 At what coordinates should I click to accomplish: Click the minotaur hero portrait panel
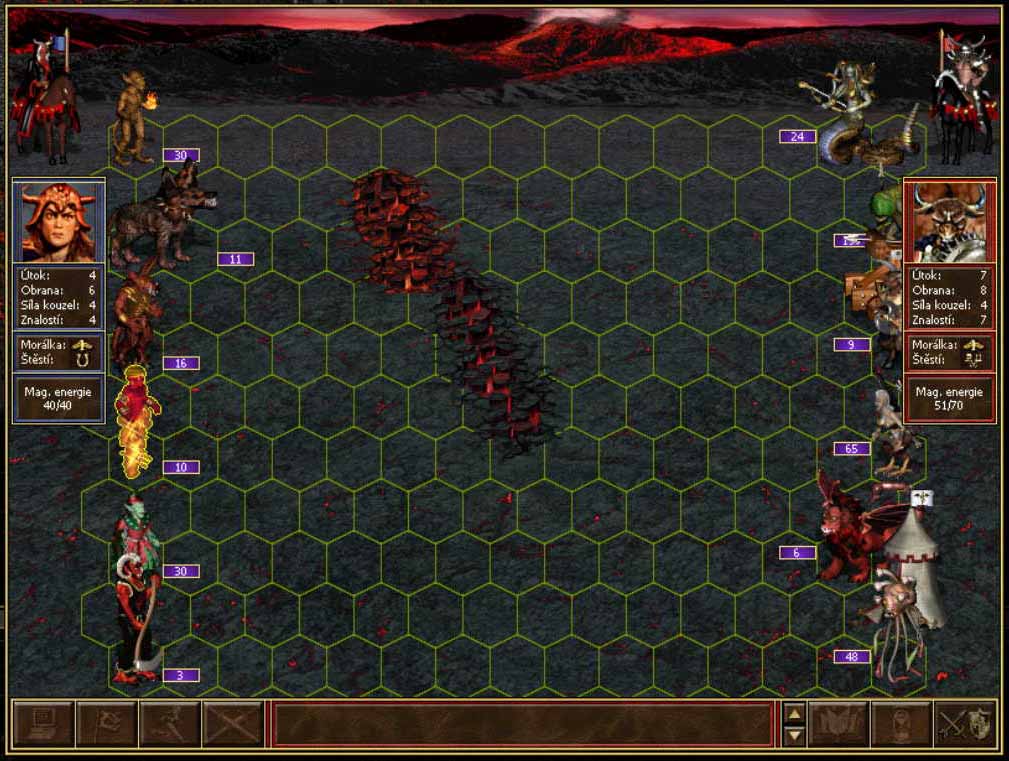point(950,221)
